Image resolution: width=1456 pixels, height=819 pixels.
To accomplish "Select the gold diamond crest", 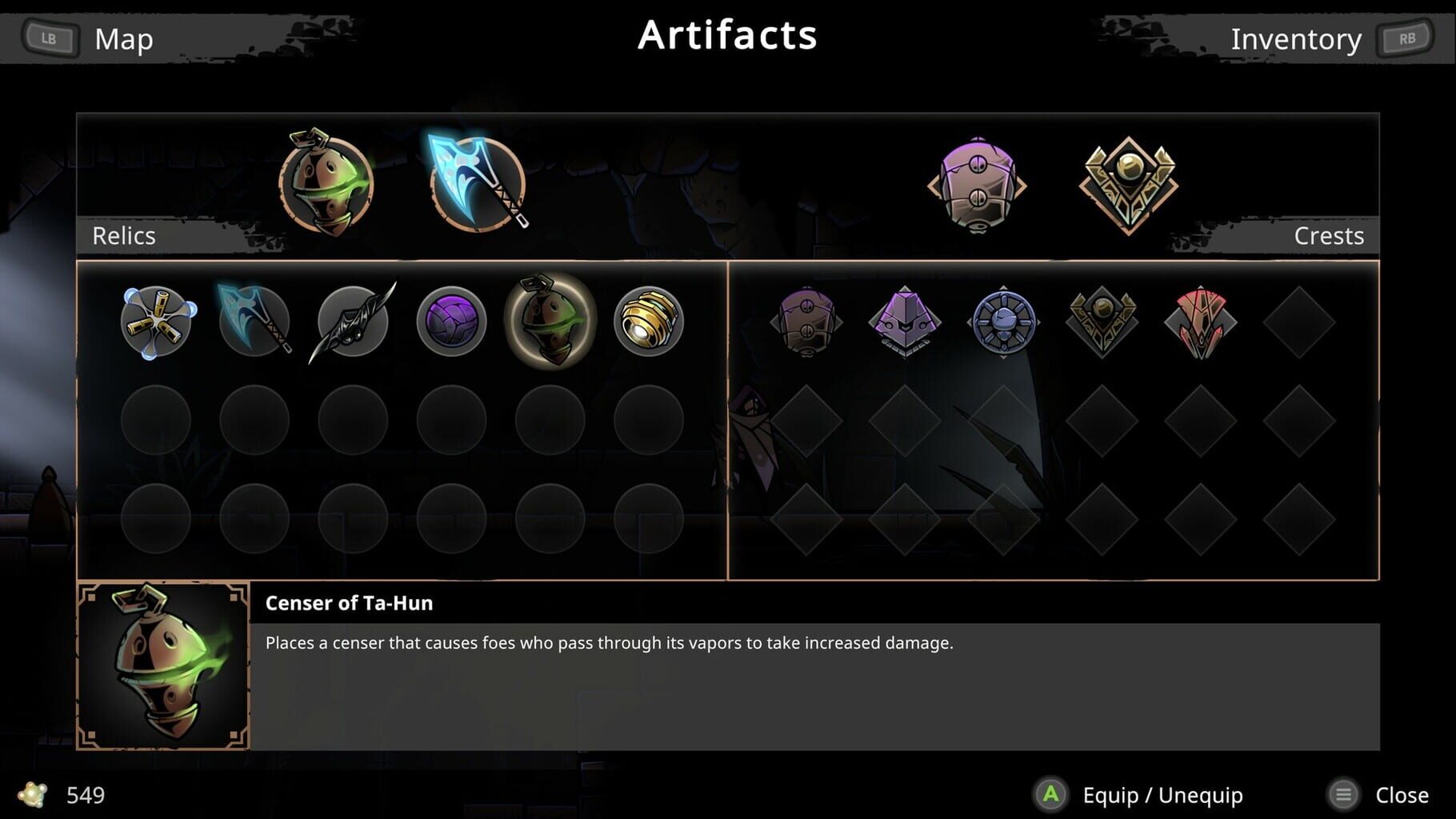I will click(x=1101, y=324).
